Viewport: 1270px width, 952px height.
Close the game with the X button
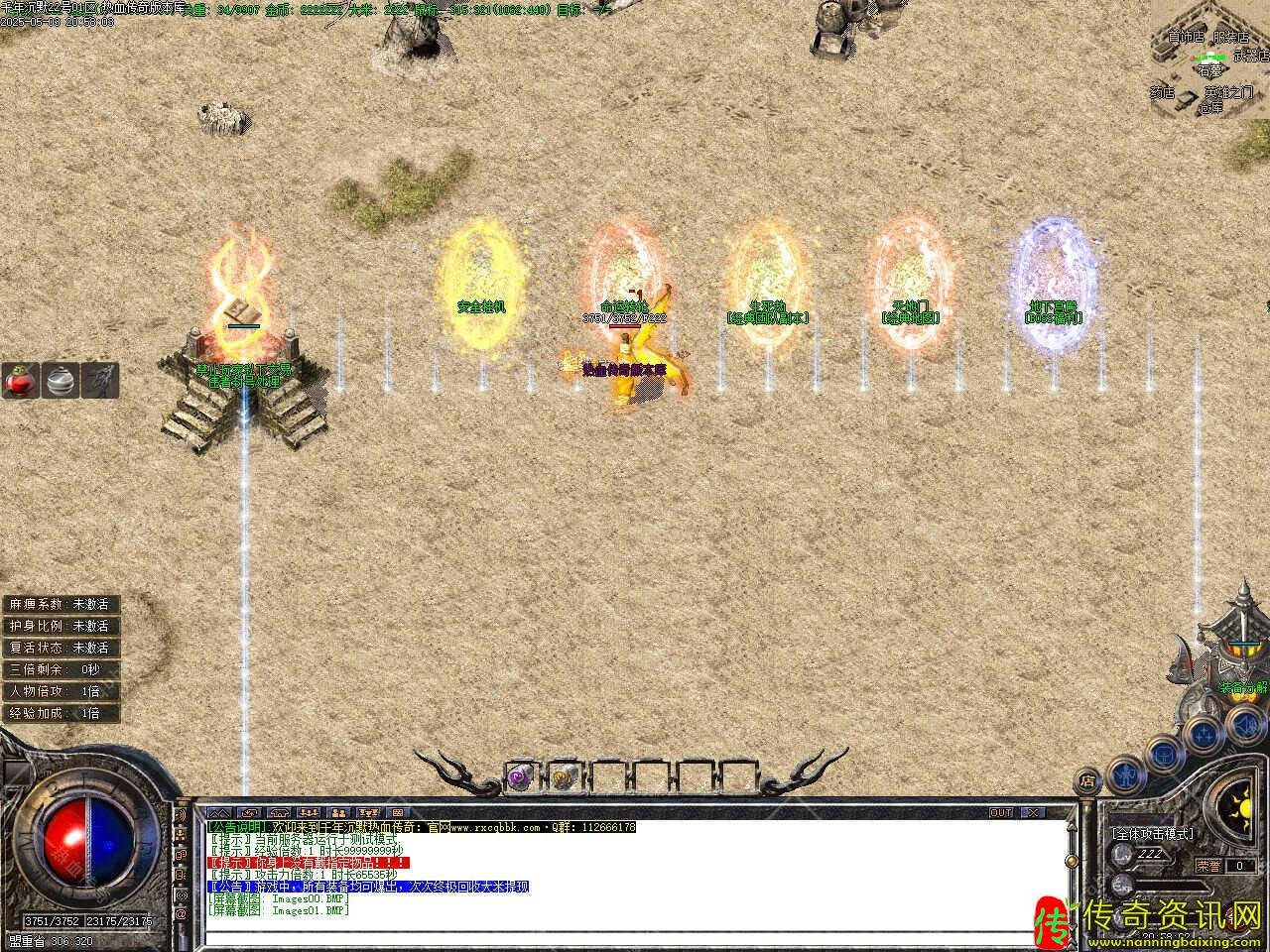[1033, 812]
